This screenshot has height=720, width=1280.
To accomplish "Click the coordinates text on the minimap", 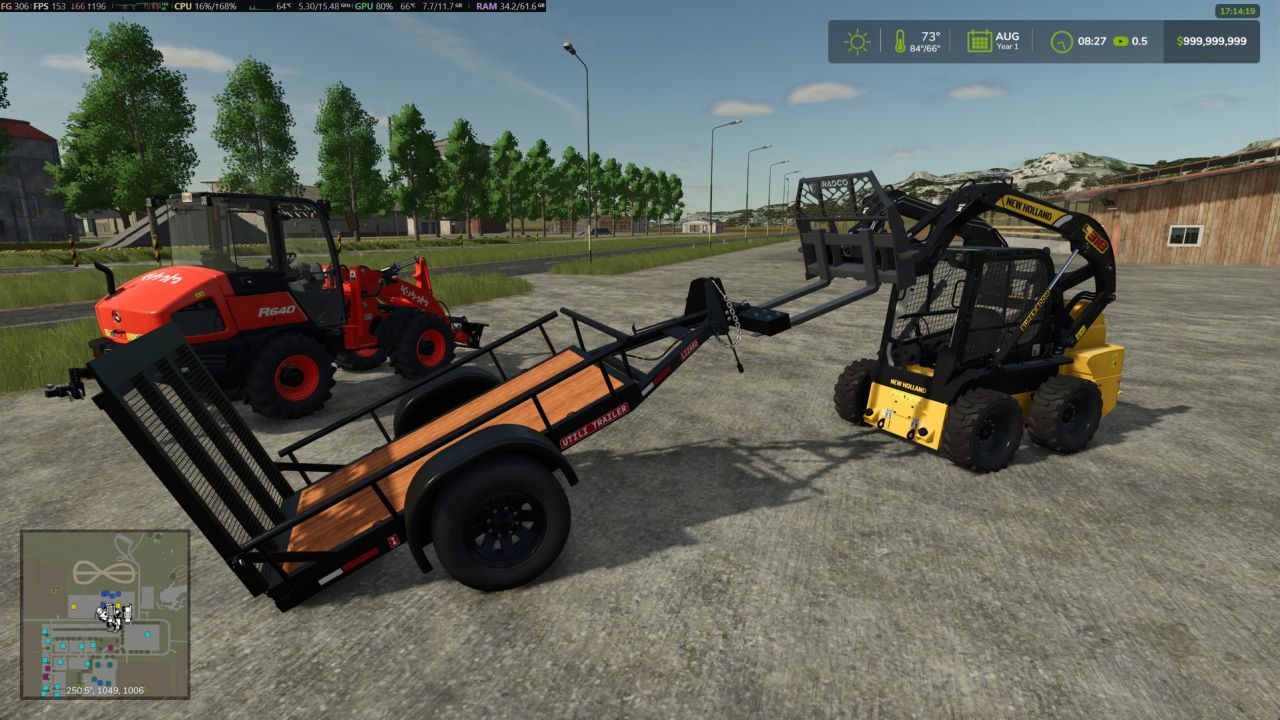I will click(105, 690).
